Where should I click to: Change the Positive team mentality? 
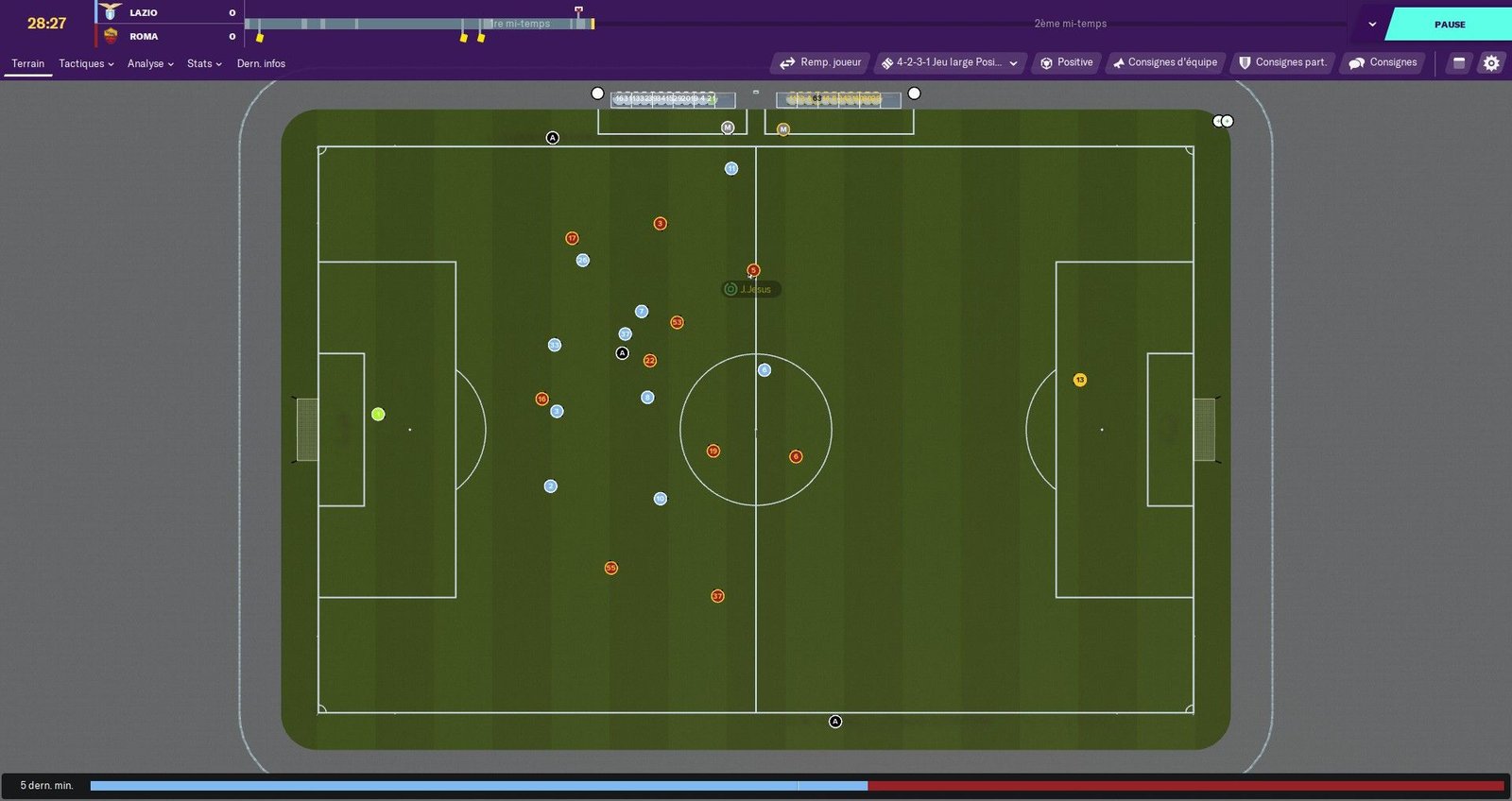(x=1067, y=62)
